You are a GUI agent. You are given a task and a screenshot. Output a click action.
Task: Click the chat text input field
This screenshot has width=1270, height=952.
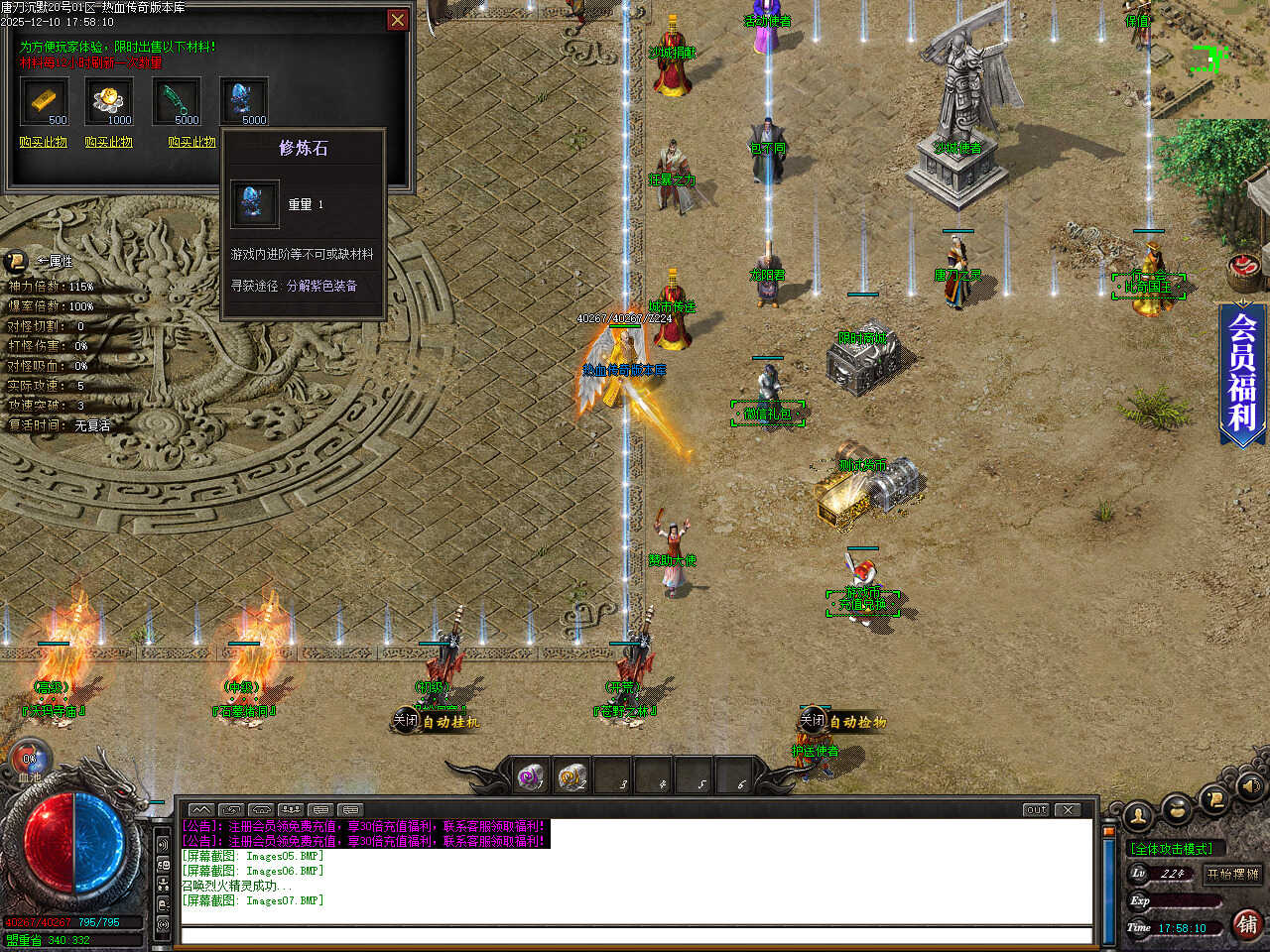[x=635, y=935]
